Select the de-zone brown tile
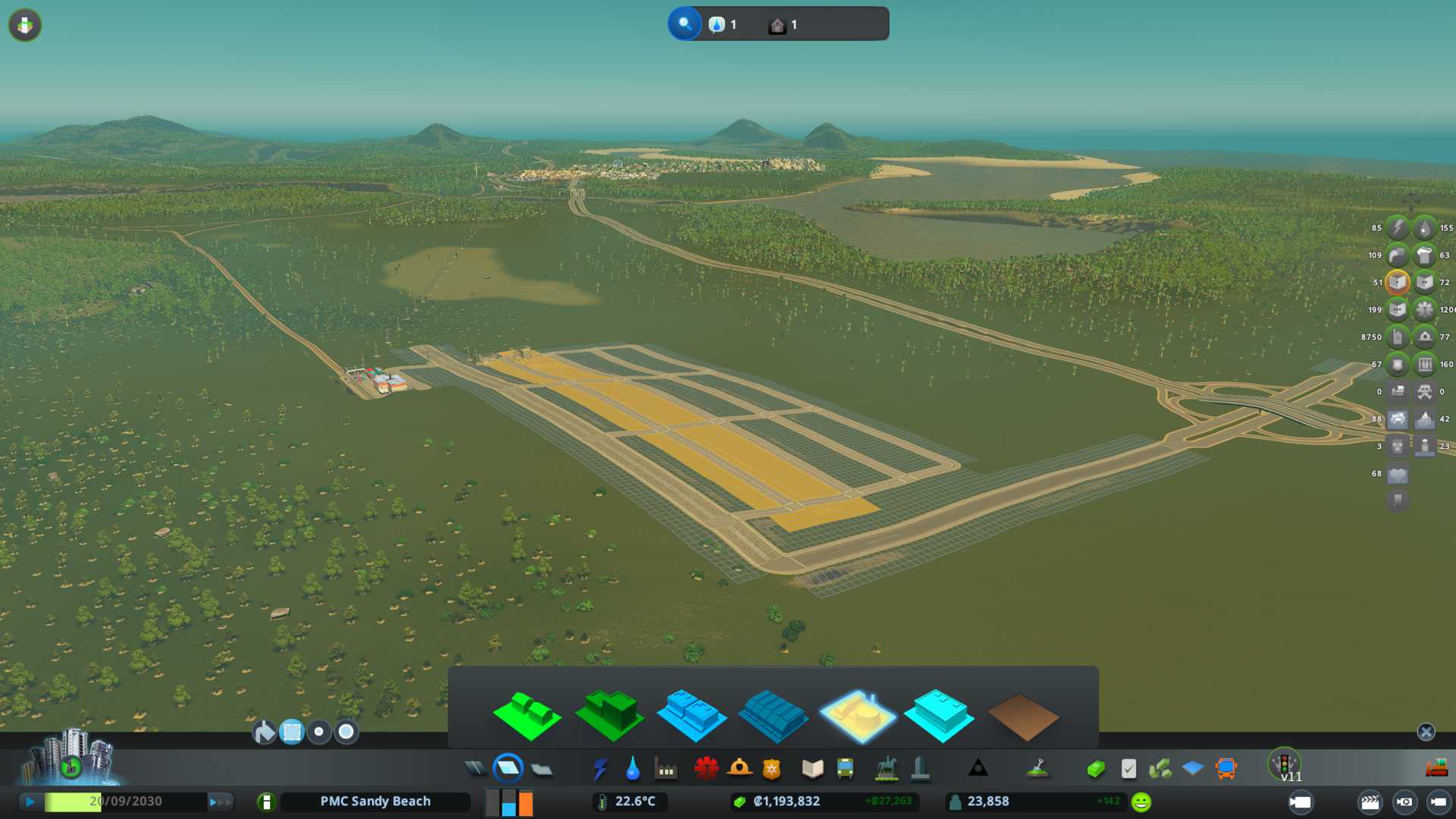Viewport: 1456px width, 819px height. (x=1022, y=717)
